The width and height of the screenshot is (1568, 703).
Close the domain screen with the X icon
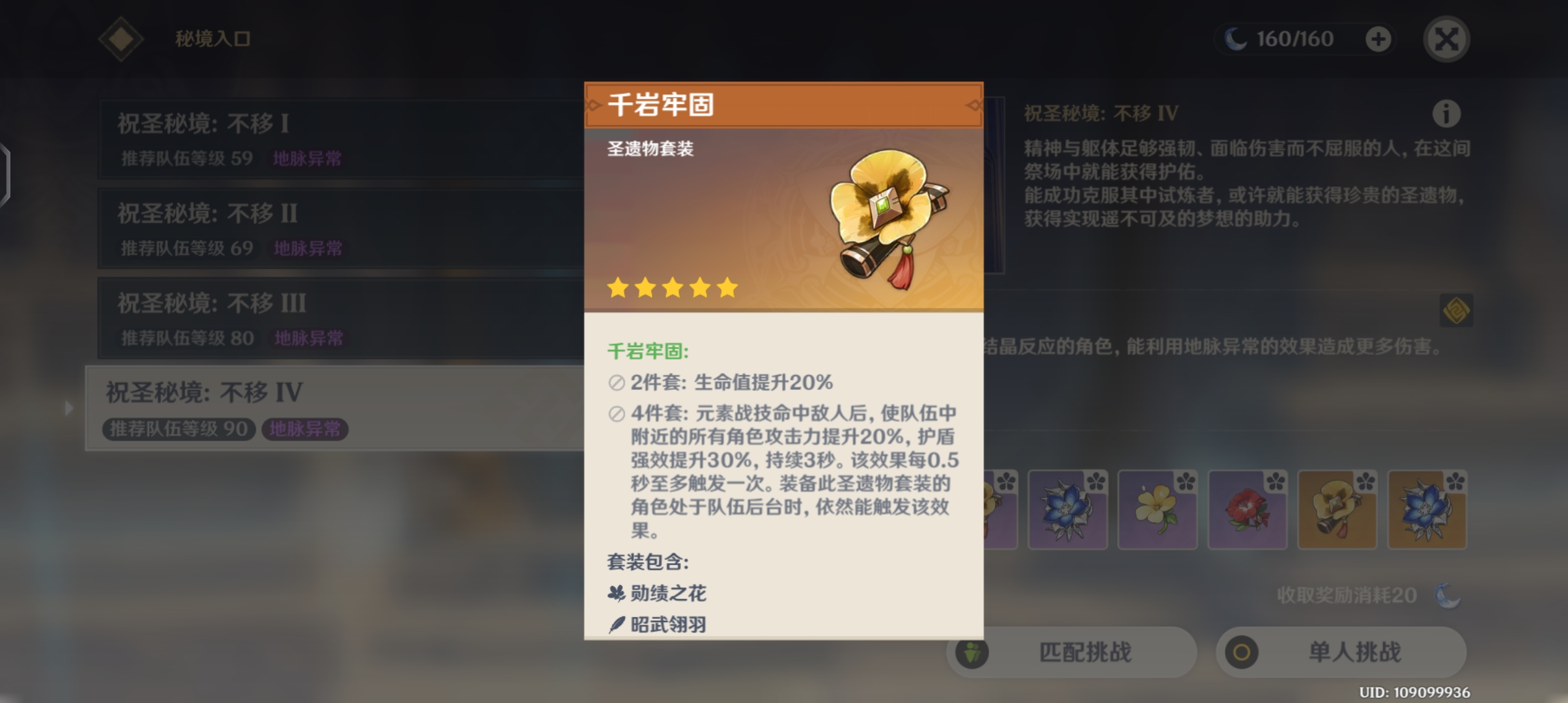coord(1446,38)
